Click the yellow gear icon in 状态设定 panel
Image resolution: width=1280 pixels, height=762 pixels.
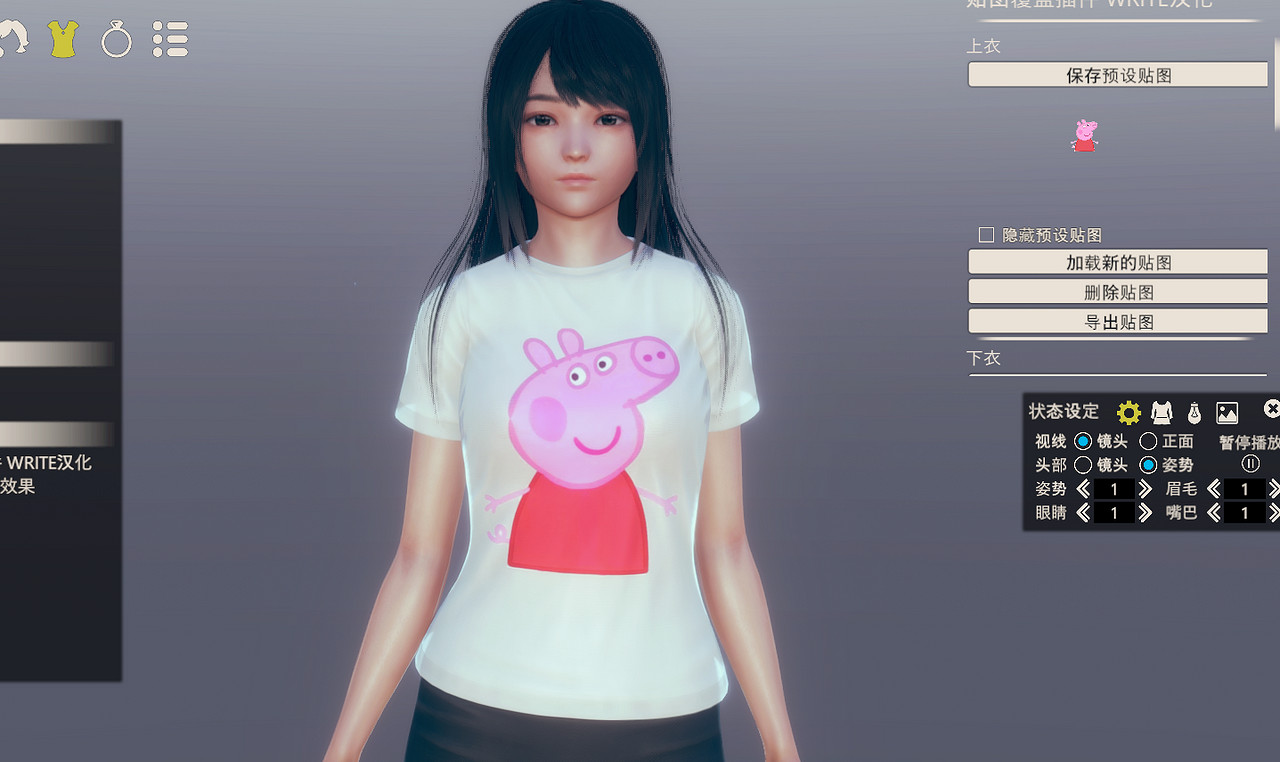pyautogui.click(x=1129, y=411)
